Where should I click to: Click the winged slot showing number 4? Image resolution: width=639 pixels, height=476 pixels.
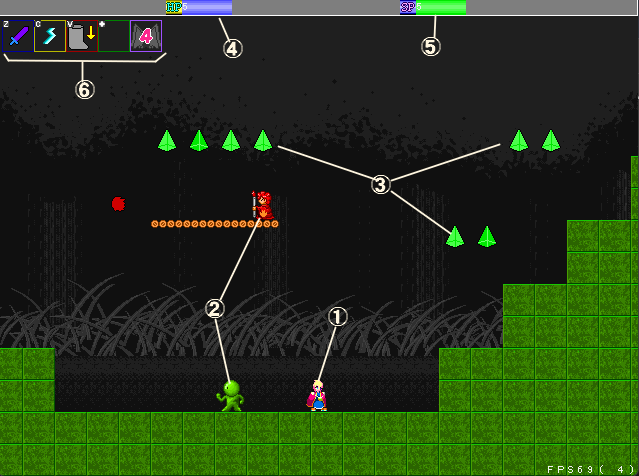tap(146, 37)
